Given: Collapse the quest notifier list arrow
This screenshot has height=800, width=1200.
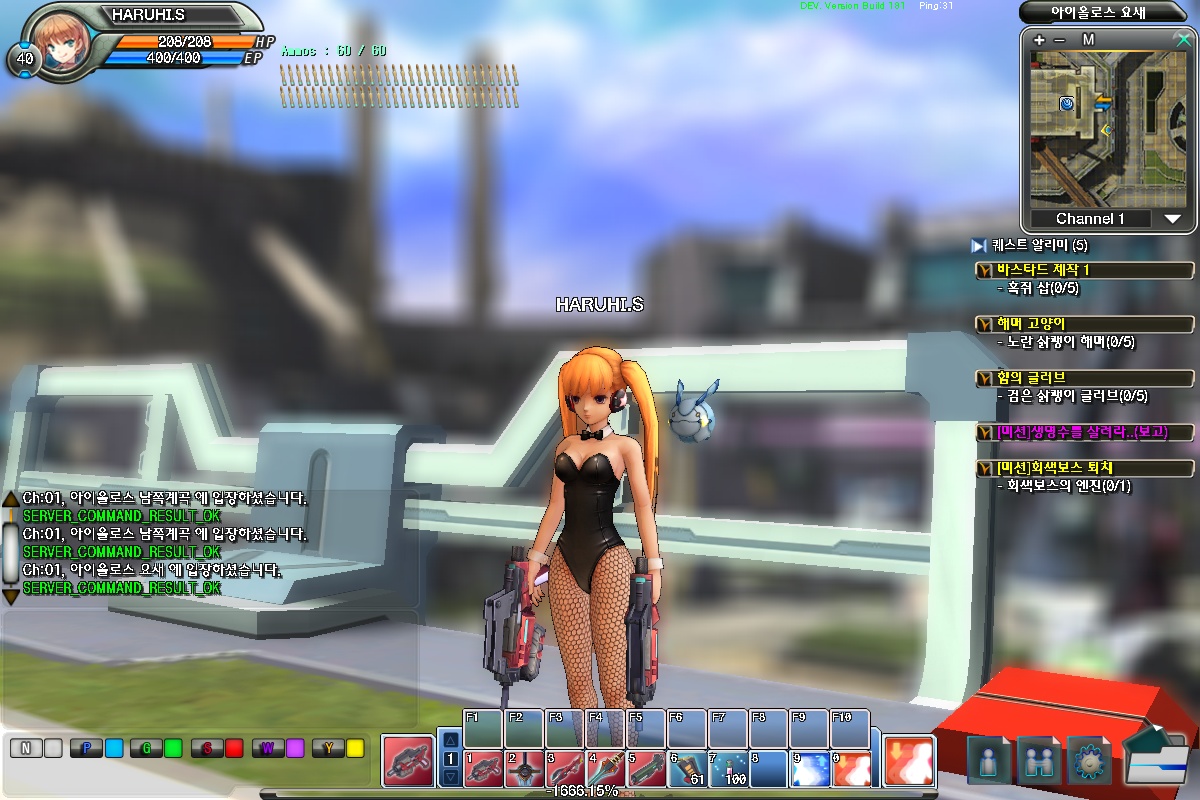Looking at the screenshot, I should [x=979, y=245].
